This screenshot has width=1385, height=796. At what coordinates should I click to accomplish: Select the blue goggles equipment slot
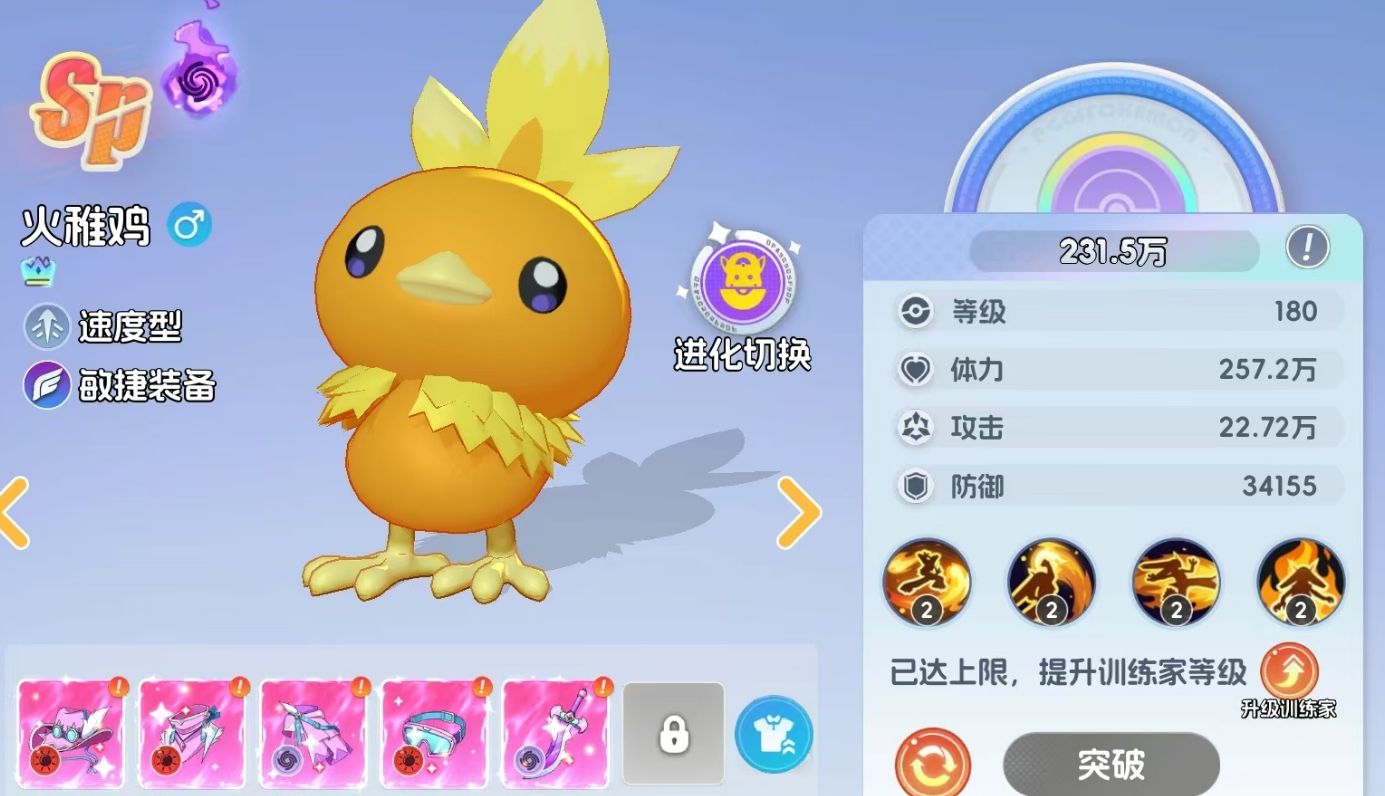[435, 732]
